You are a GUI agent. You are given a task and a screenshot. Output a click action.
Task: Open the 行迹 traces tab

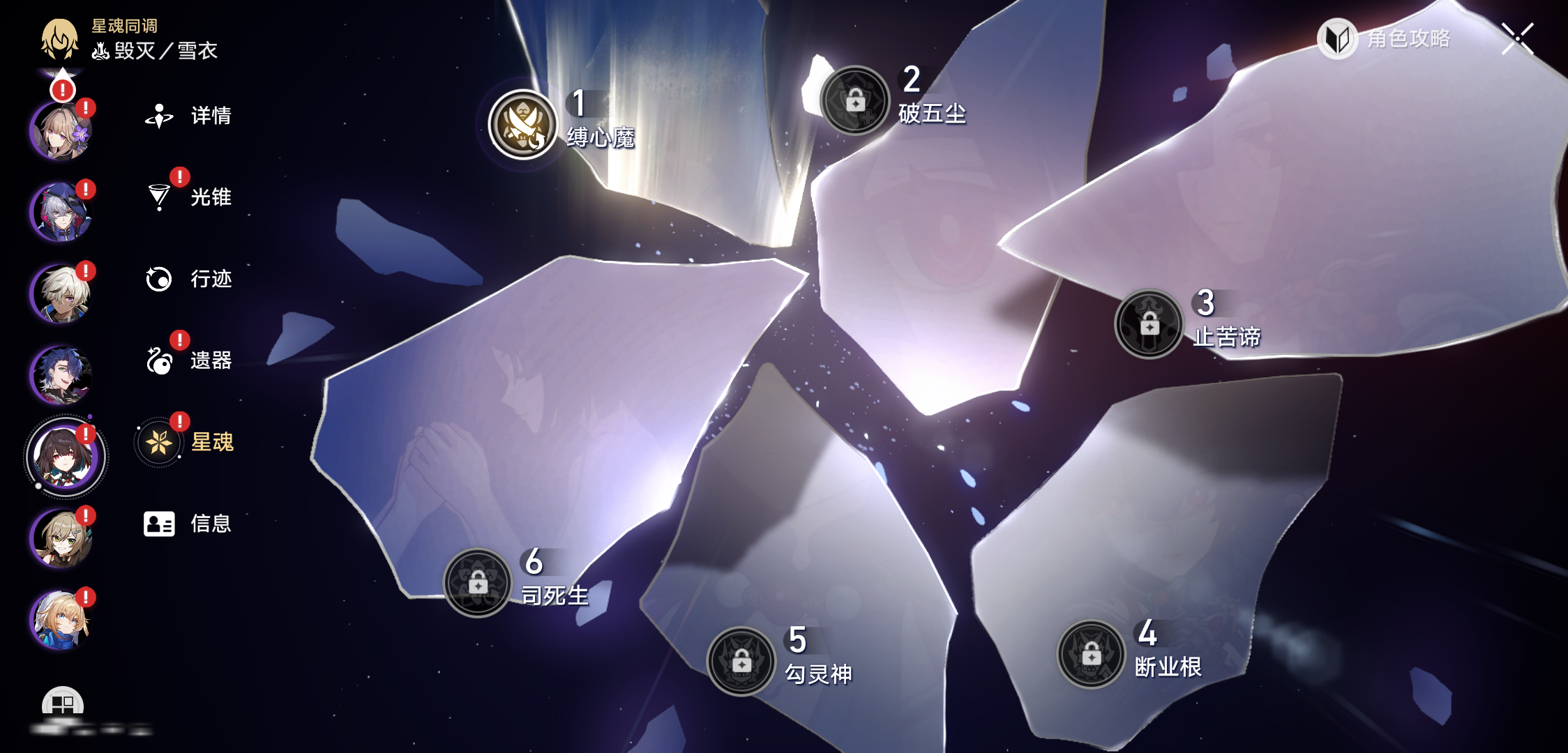[x=188, y=279]
